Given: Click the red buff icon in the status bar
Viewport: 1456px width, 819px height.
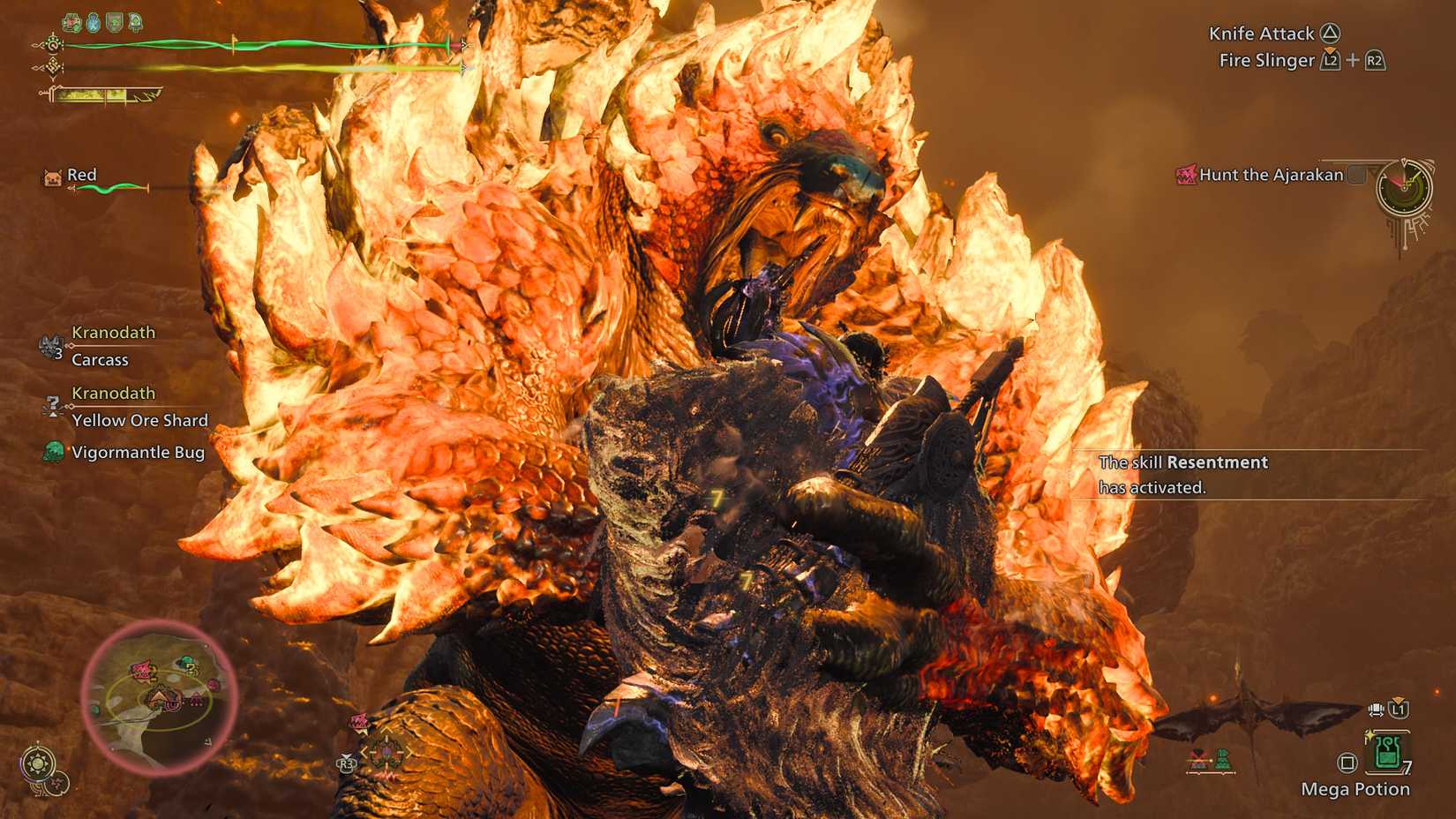Looking at the screenshot, I should click(x=71, y=21).
